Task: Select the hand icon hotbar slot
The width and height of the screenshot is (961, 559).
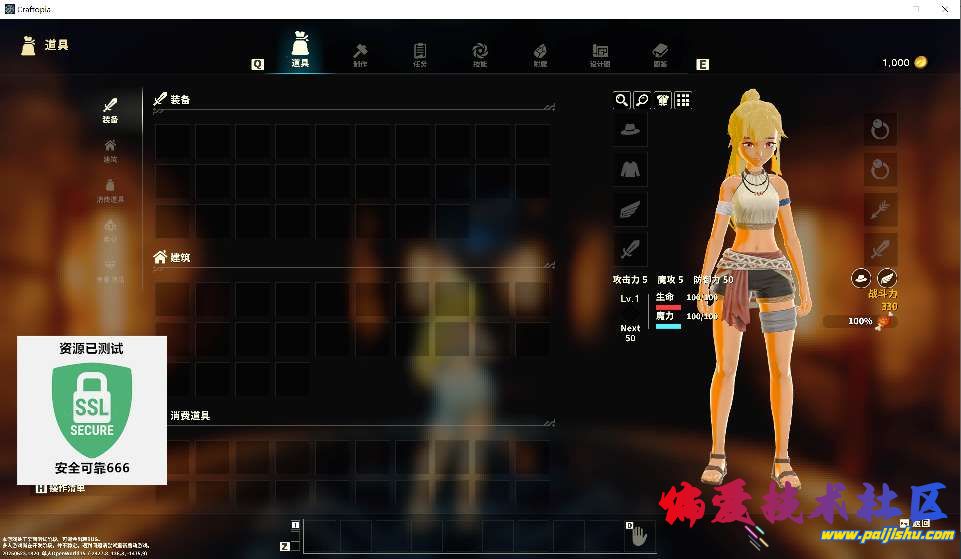Action: [638, 536]
